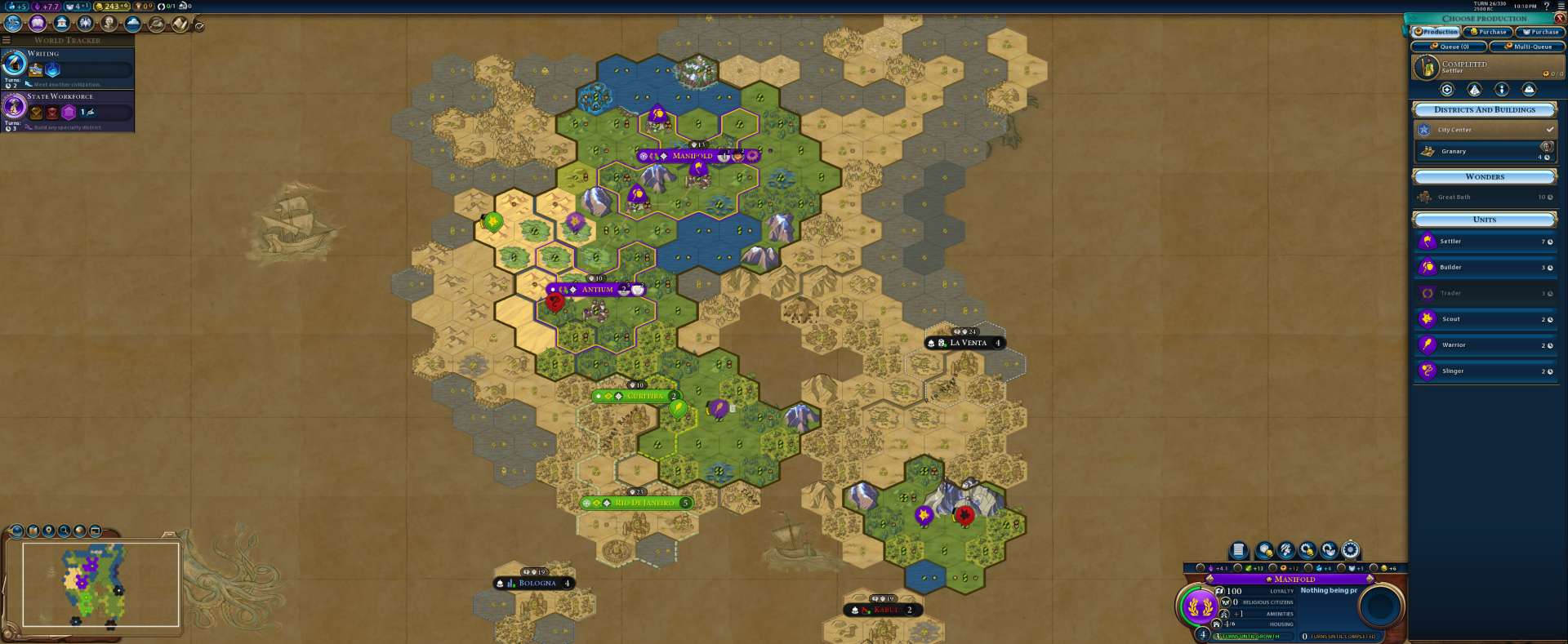Open the Civilopedia question mark help
The height and width of the screenshot is (644, 1568).
point(1547,7)
